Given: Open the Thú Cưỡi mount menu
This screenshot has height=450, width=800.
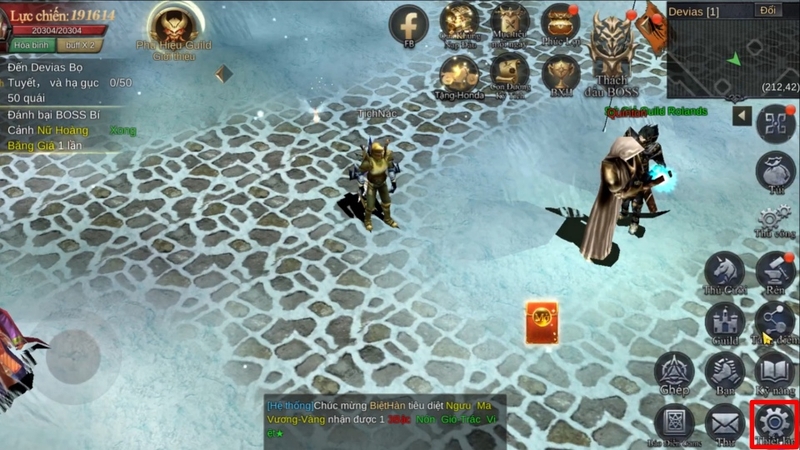Looking at the screenshot, I should 724,271.
